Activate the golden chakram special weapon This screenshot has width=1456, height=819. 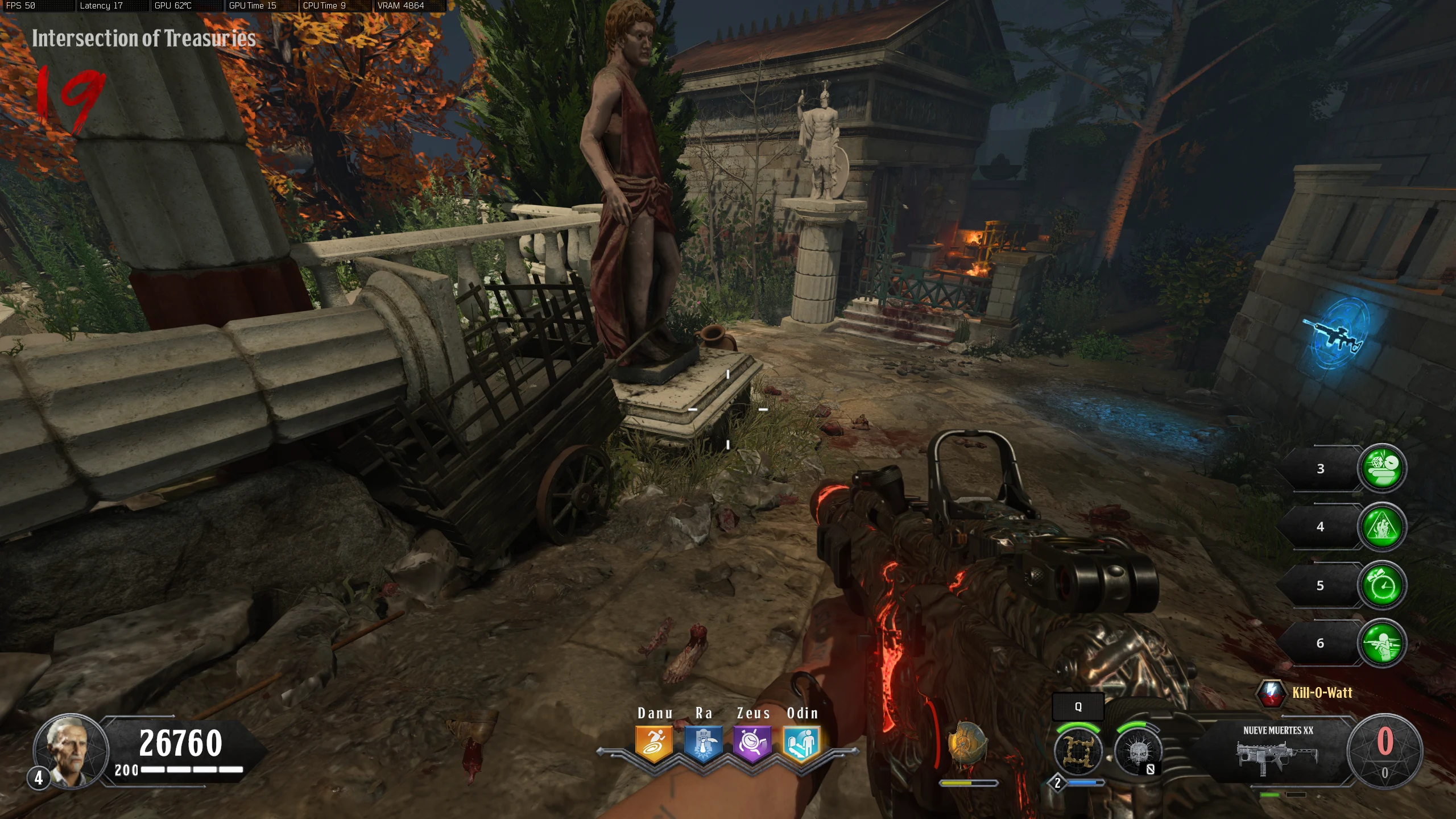[1077, 751]
